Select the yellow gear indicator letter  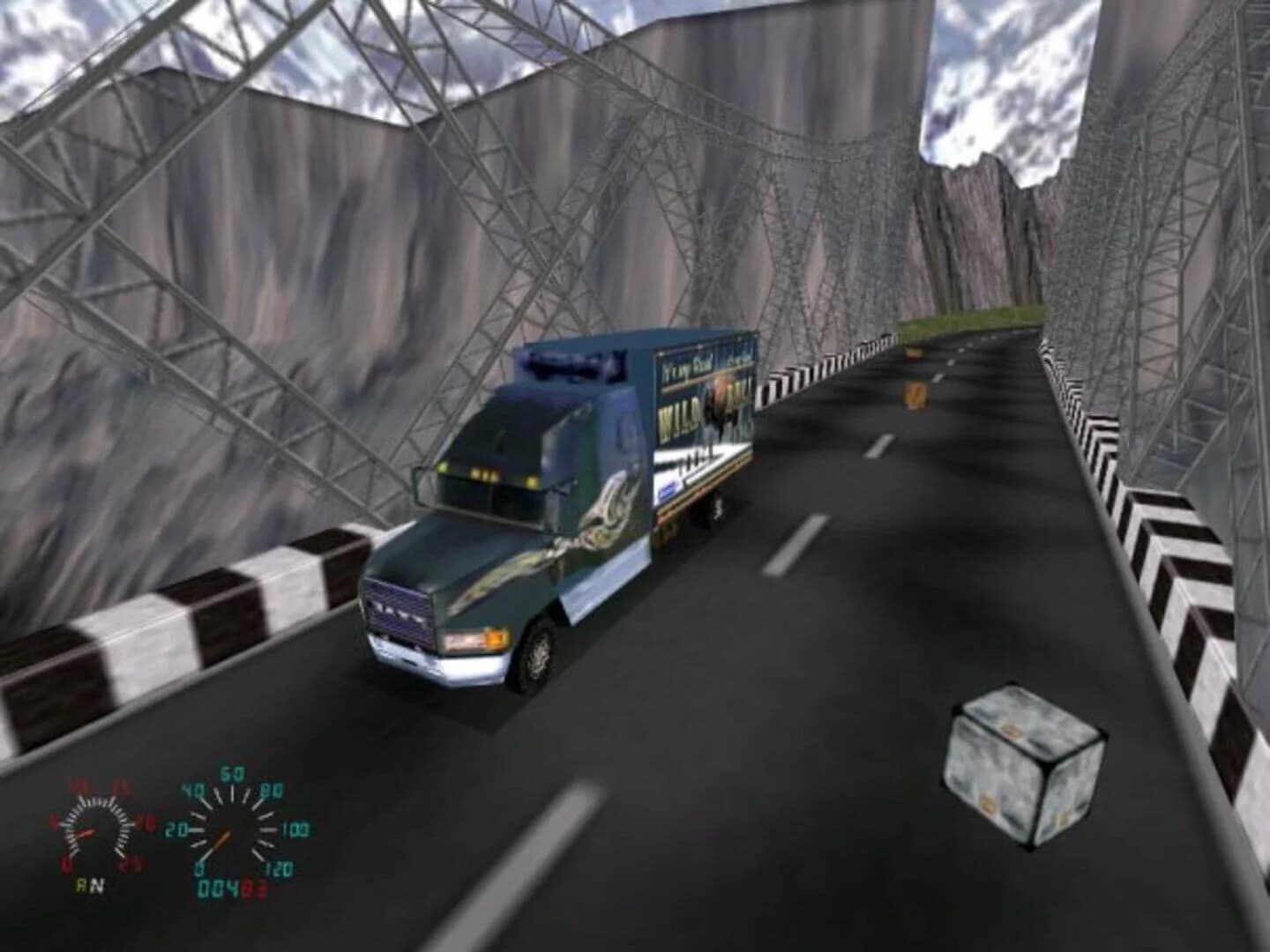click(x=81, y=884)
